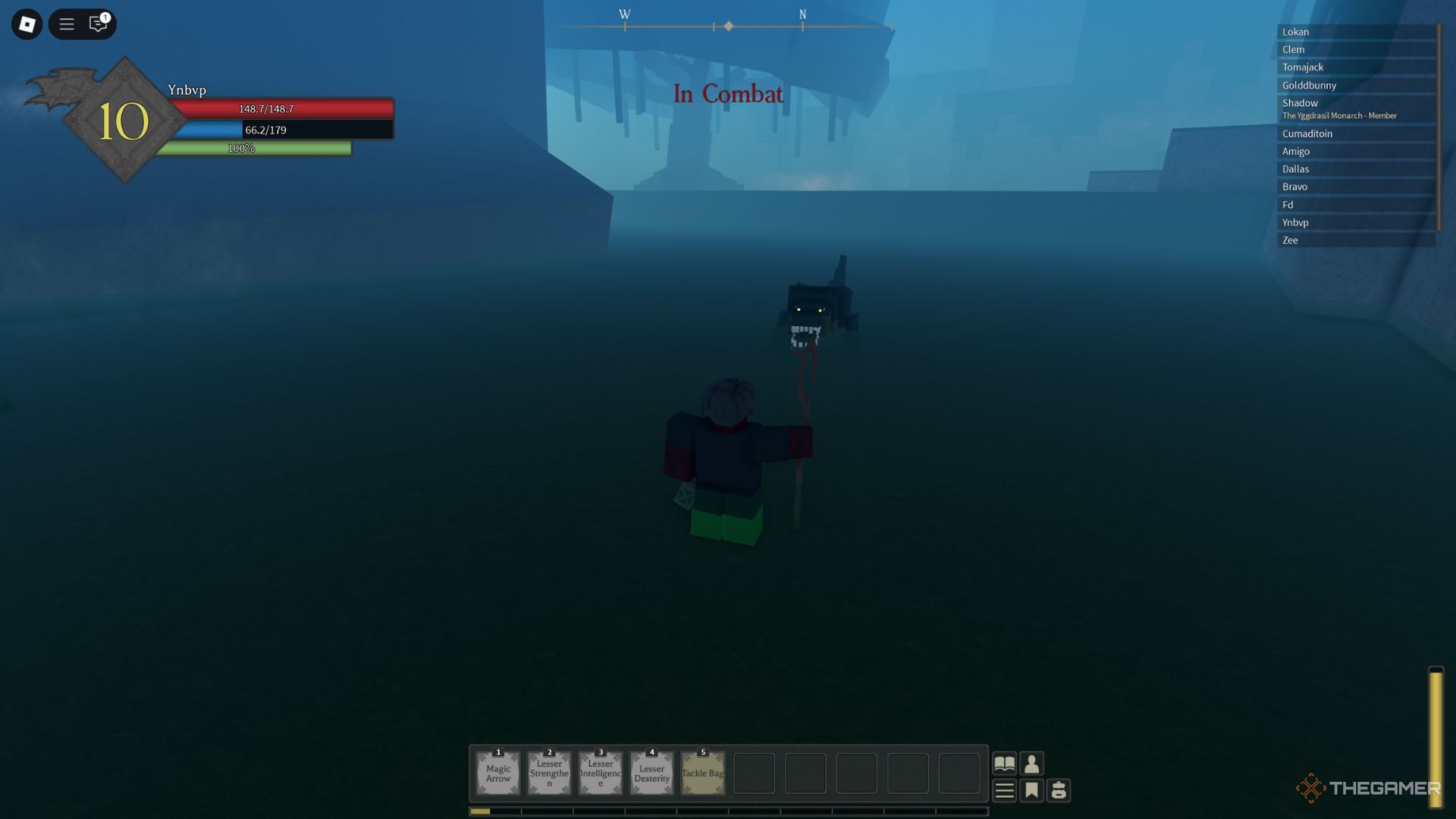Expand Shadow's Yggdrasil Monarch entry

1357,108
